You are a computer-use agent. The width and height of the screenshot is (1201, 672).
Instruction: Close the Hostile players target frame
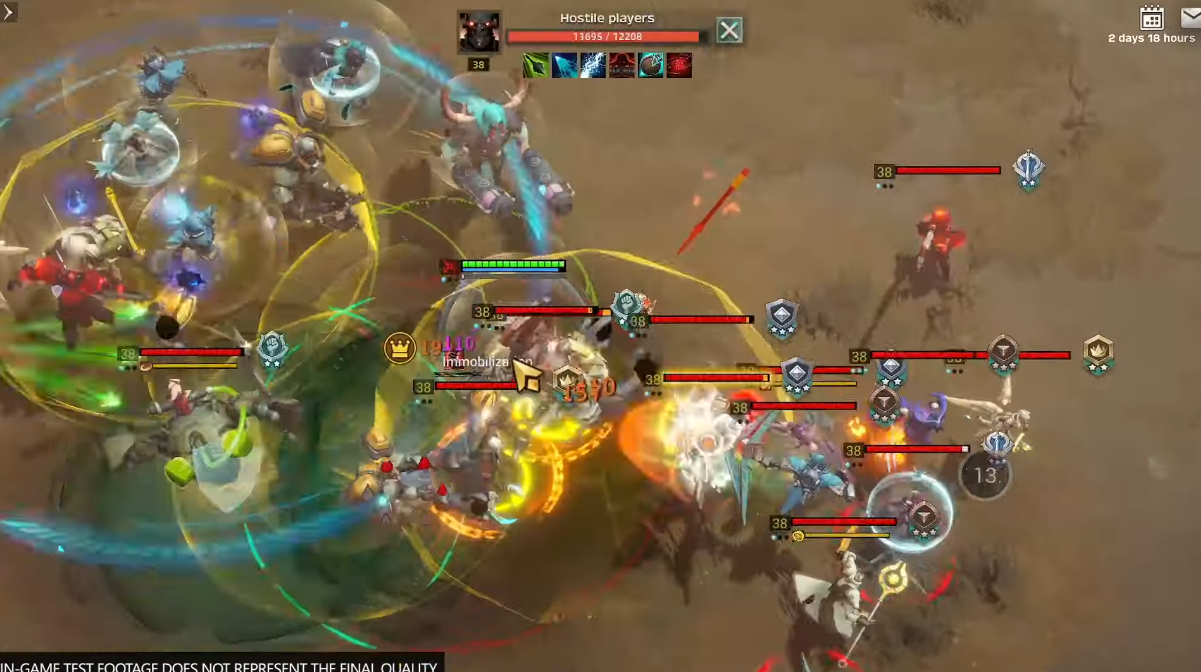(x=730, y=31)
